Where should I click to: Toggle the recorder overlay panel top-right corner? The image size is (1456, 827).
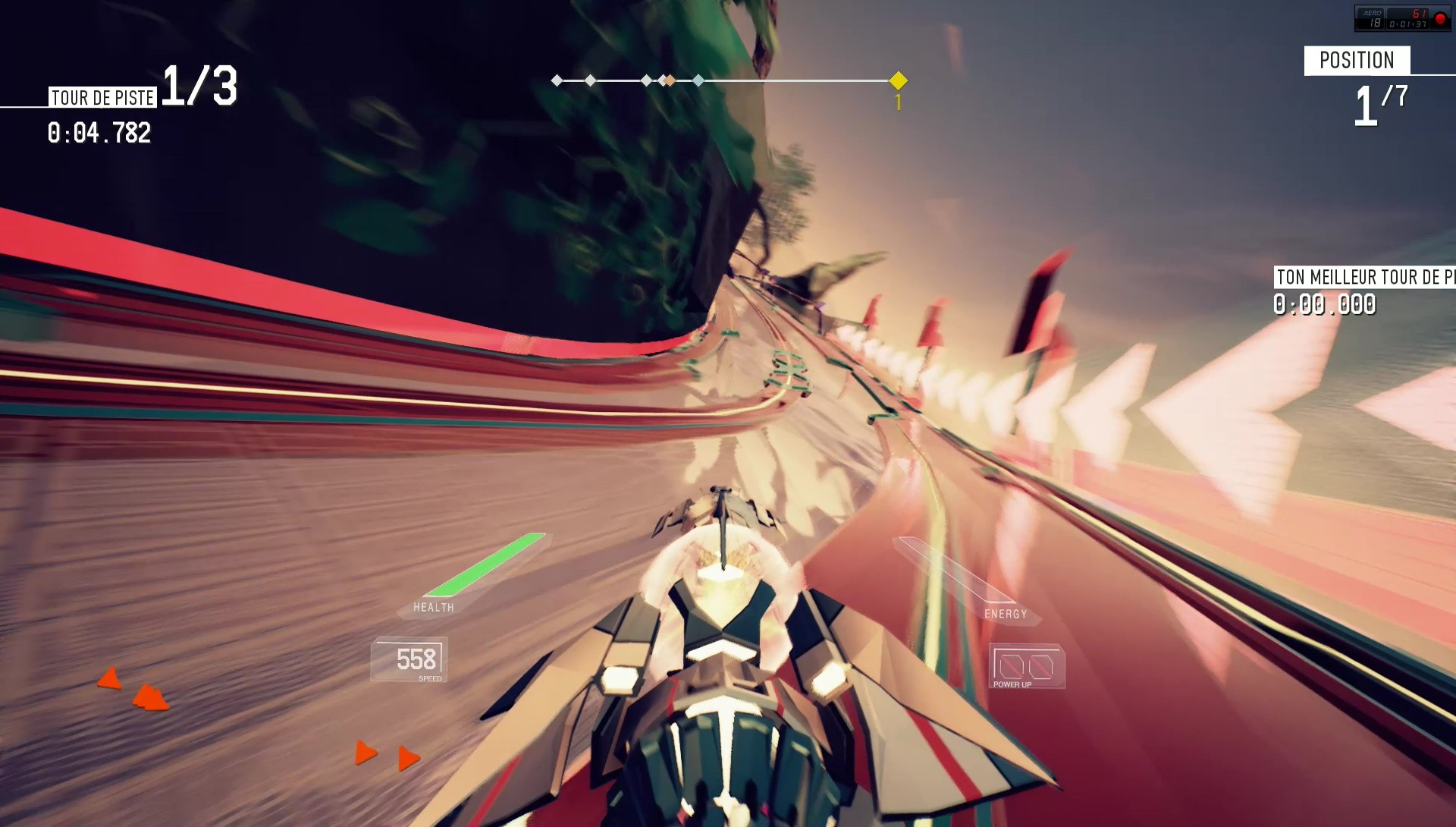[x=1403, y=17]
